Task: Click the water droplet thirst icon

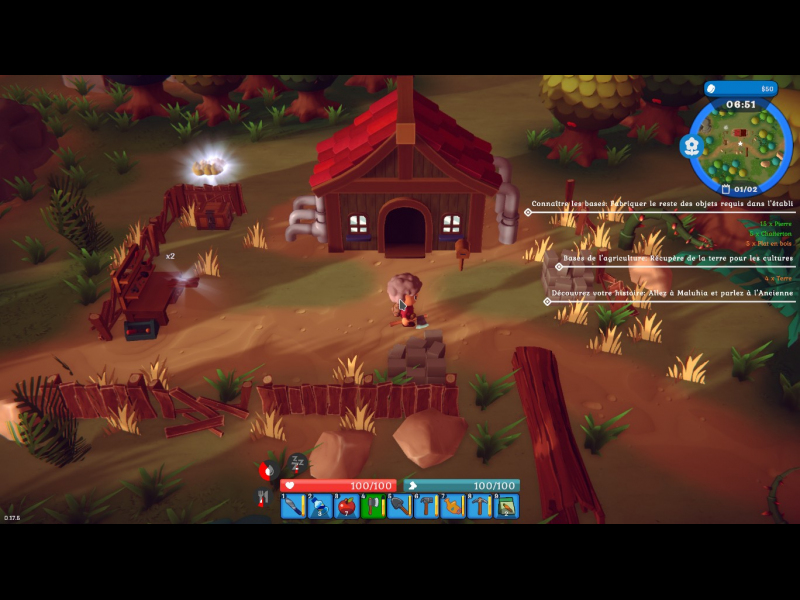Action: pos(266,470)
